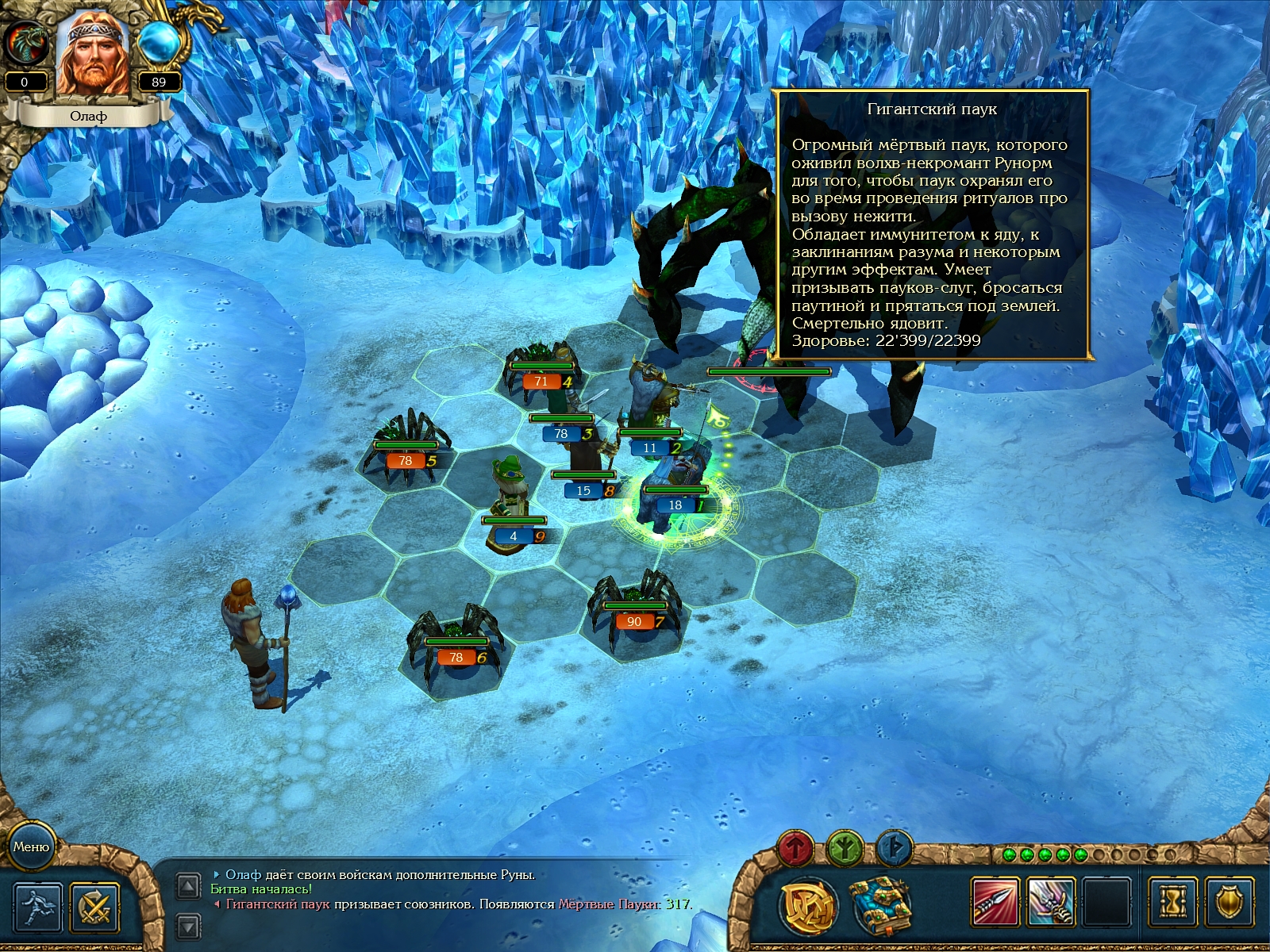Image resolution: width=1270 pixels, height=952 pixels.
Task: Select the blue rune token
Action: tap(895, 849)
